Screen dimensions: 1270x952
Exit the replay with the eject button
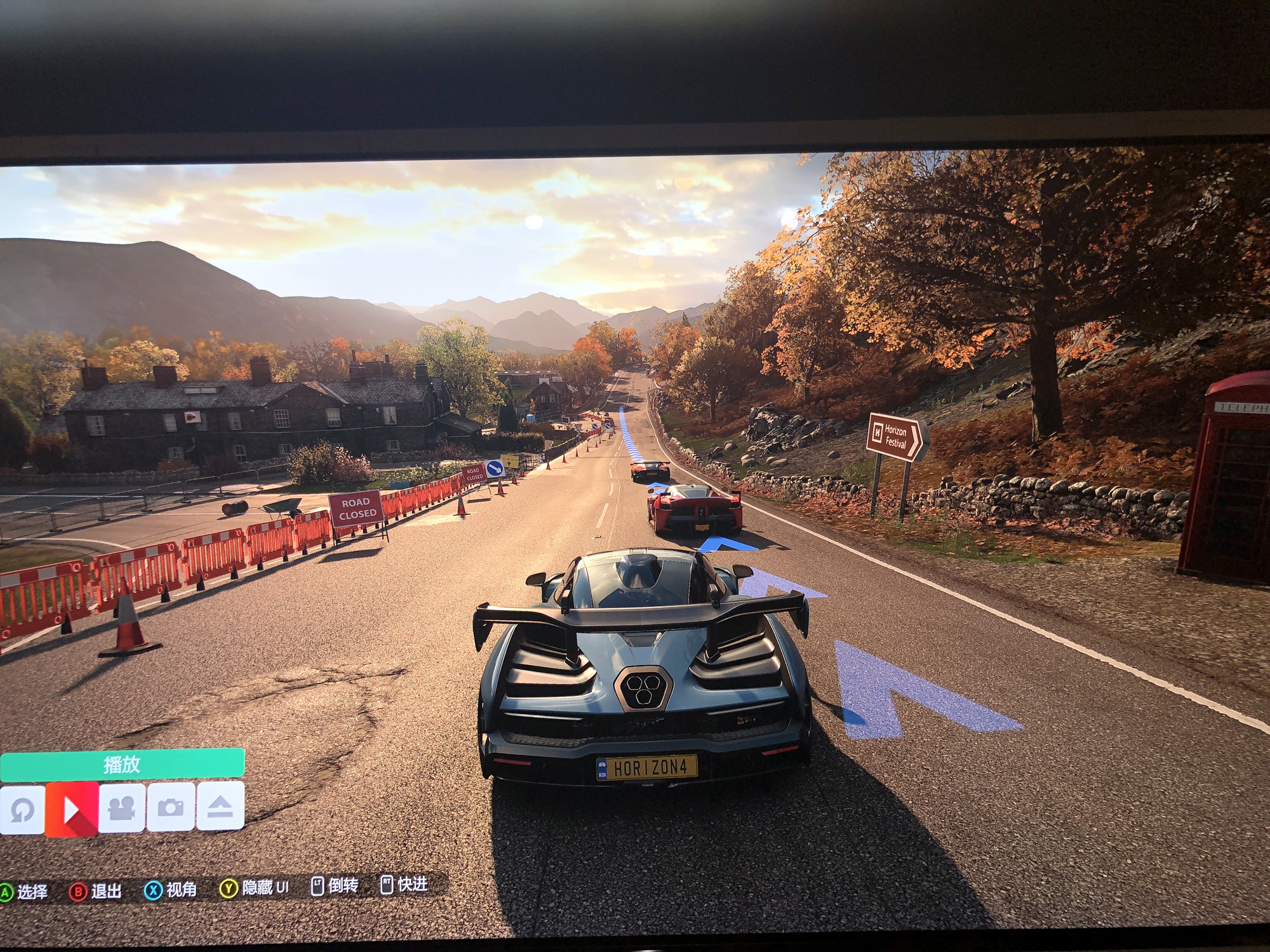(220, 806)
